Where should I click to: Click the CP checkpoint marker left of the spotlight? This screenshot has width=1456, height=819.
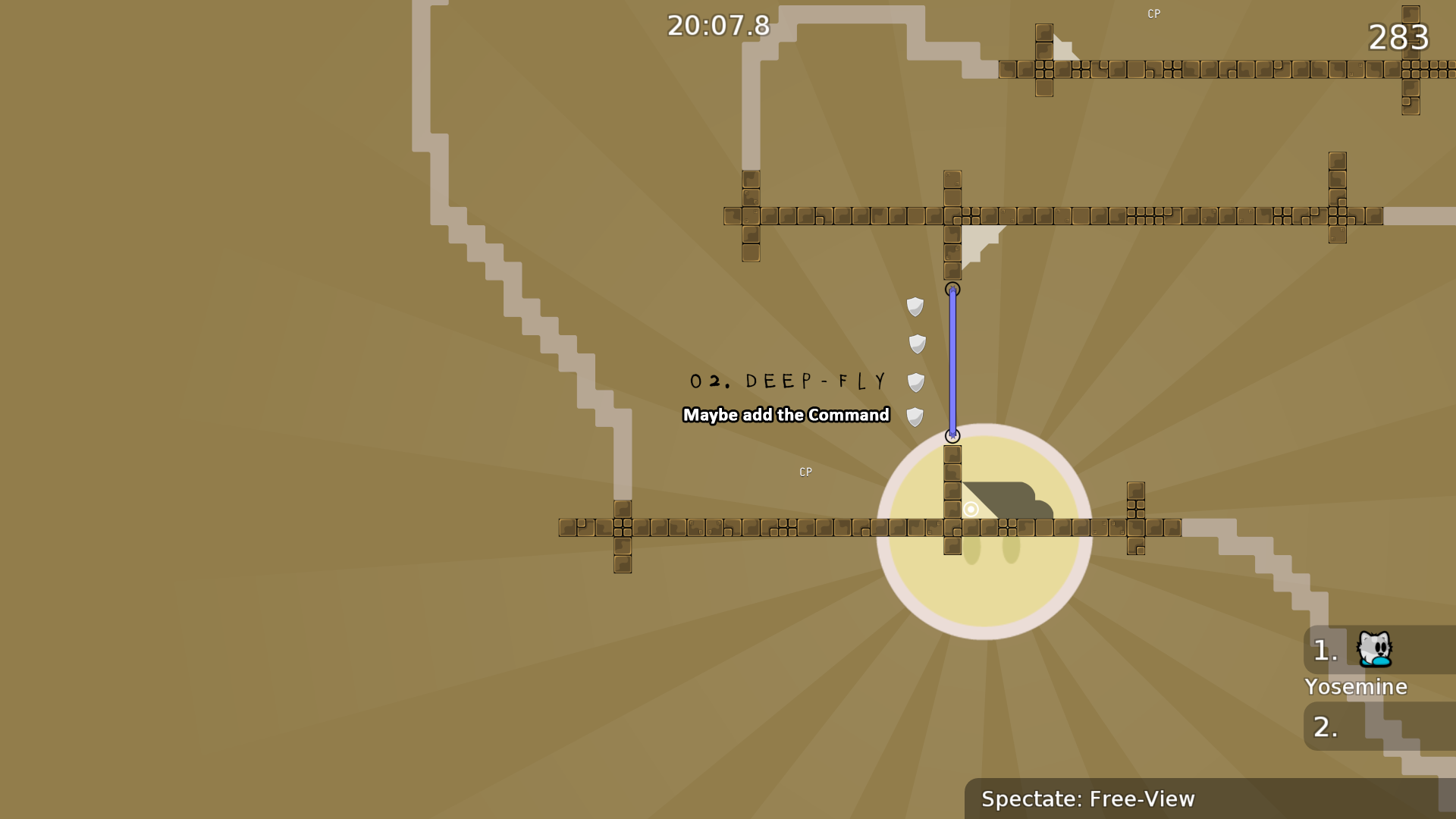(x=805, y=472)
